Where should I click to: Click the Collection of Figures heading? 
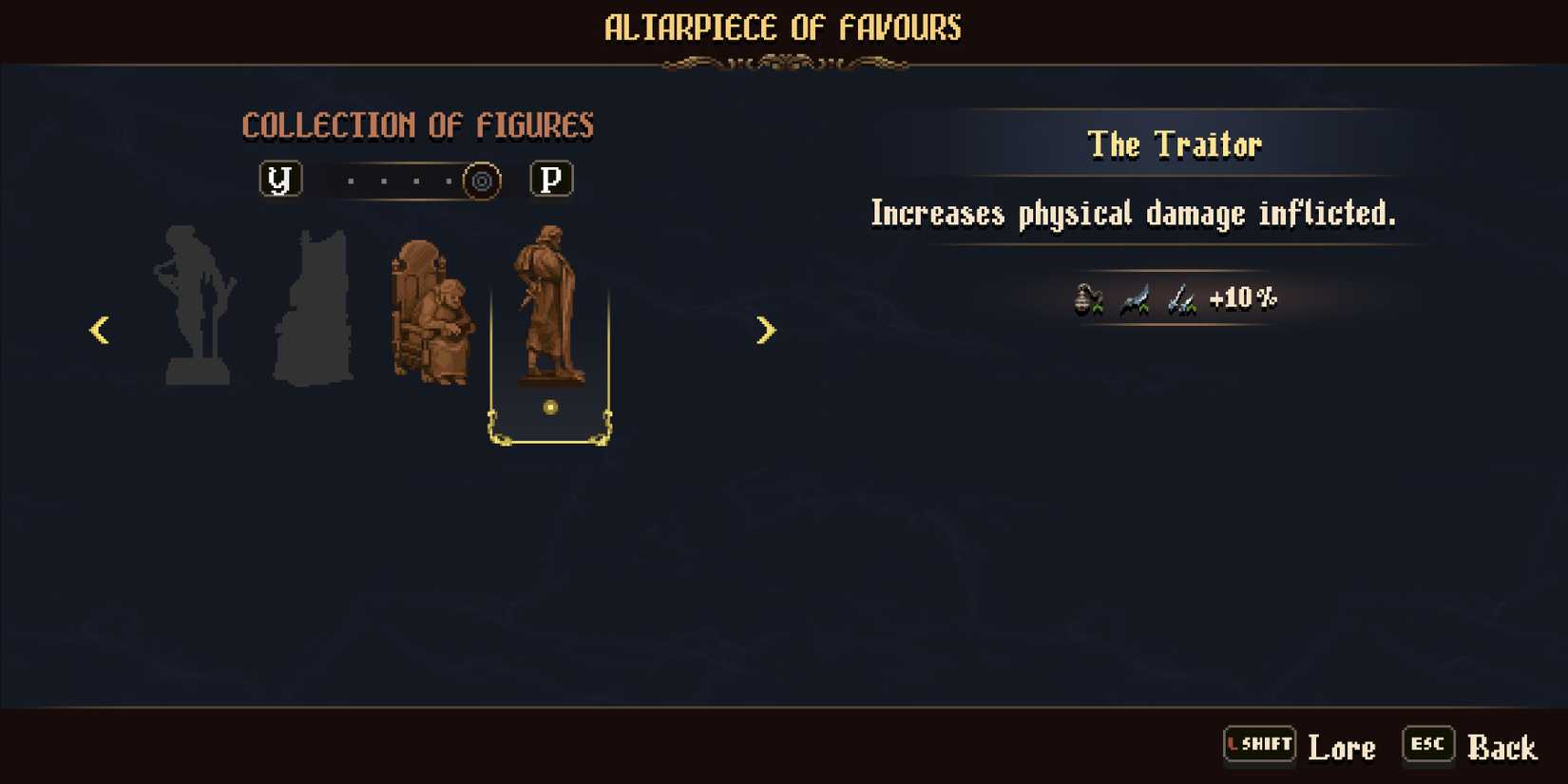419,124
